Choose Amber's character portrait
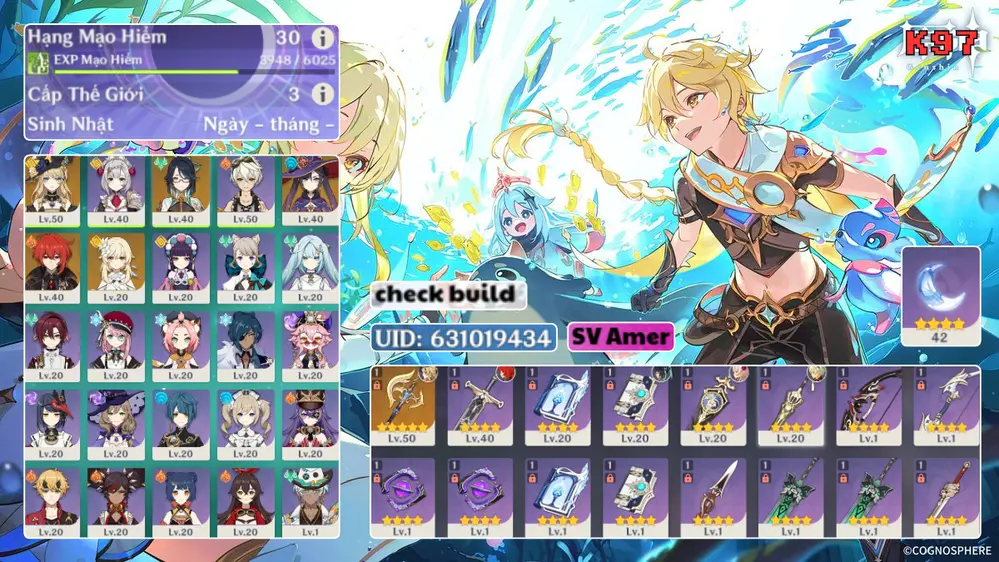 tap(246, 498)
